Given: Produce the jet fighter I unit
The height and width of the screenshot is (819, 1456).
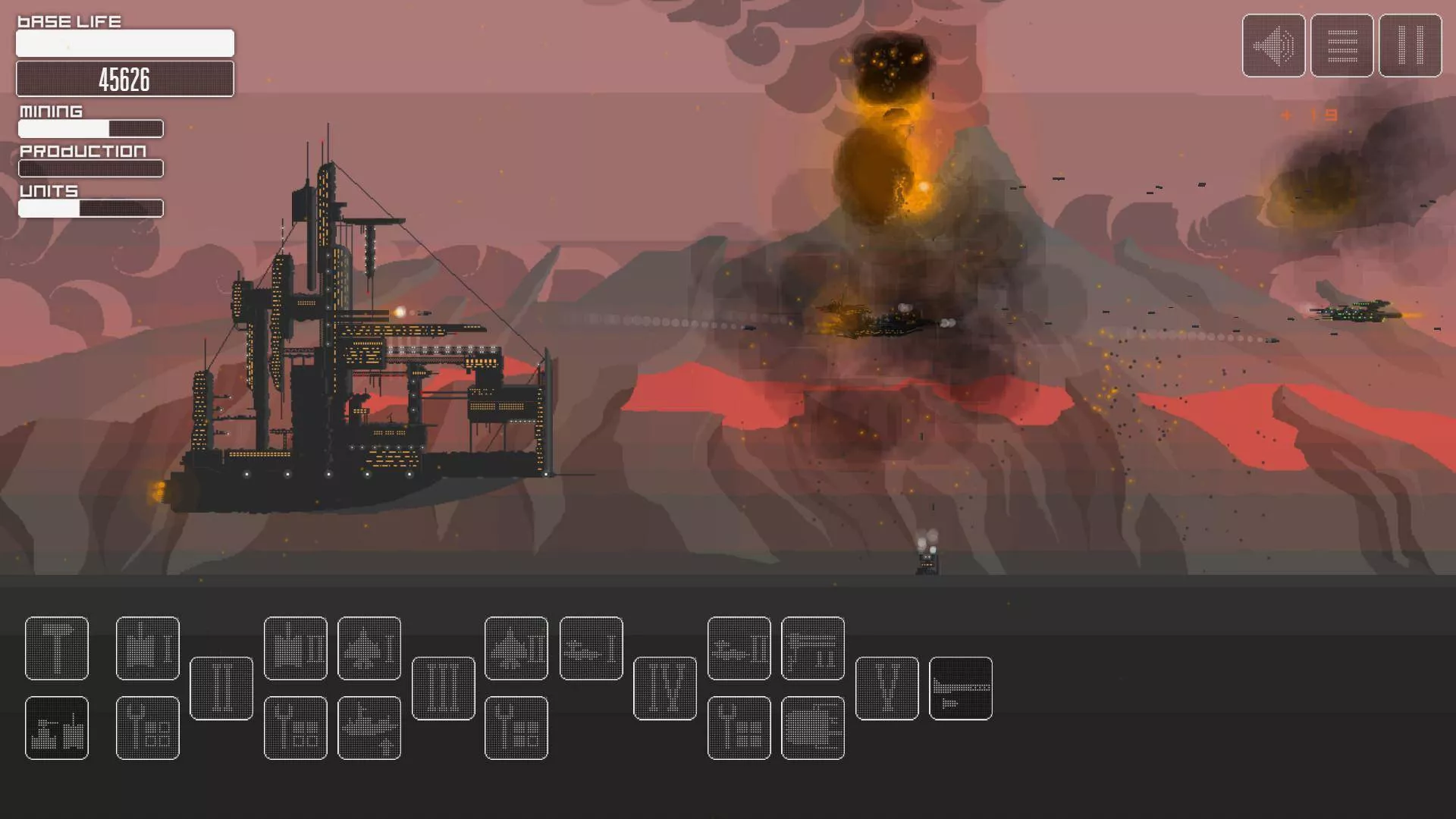Looking at the screenshot, I should [369, 648].
